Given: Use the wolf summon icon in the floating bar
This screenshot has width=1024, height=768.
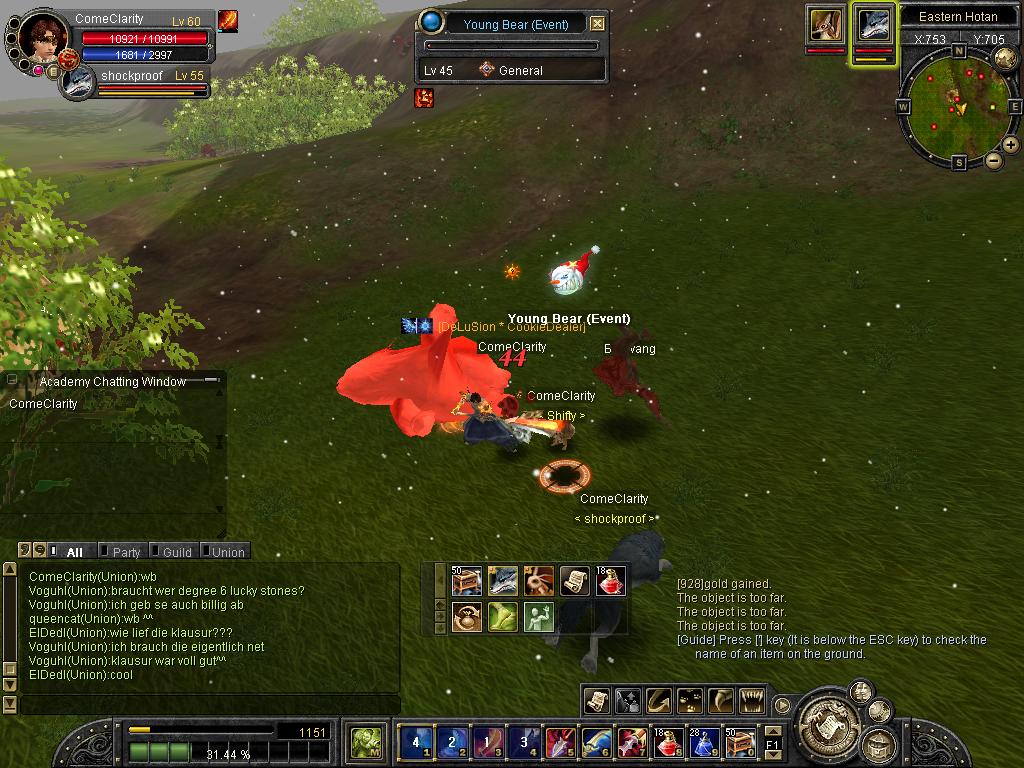Looking at the screenshot, I should [x=503, y=581].
